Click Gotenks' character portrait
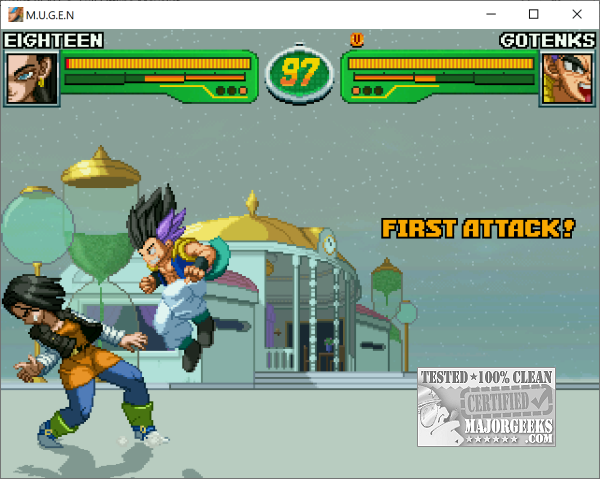The image size is (600, 479). click(567, 77)
